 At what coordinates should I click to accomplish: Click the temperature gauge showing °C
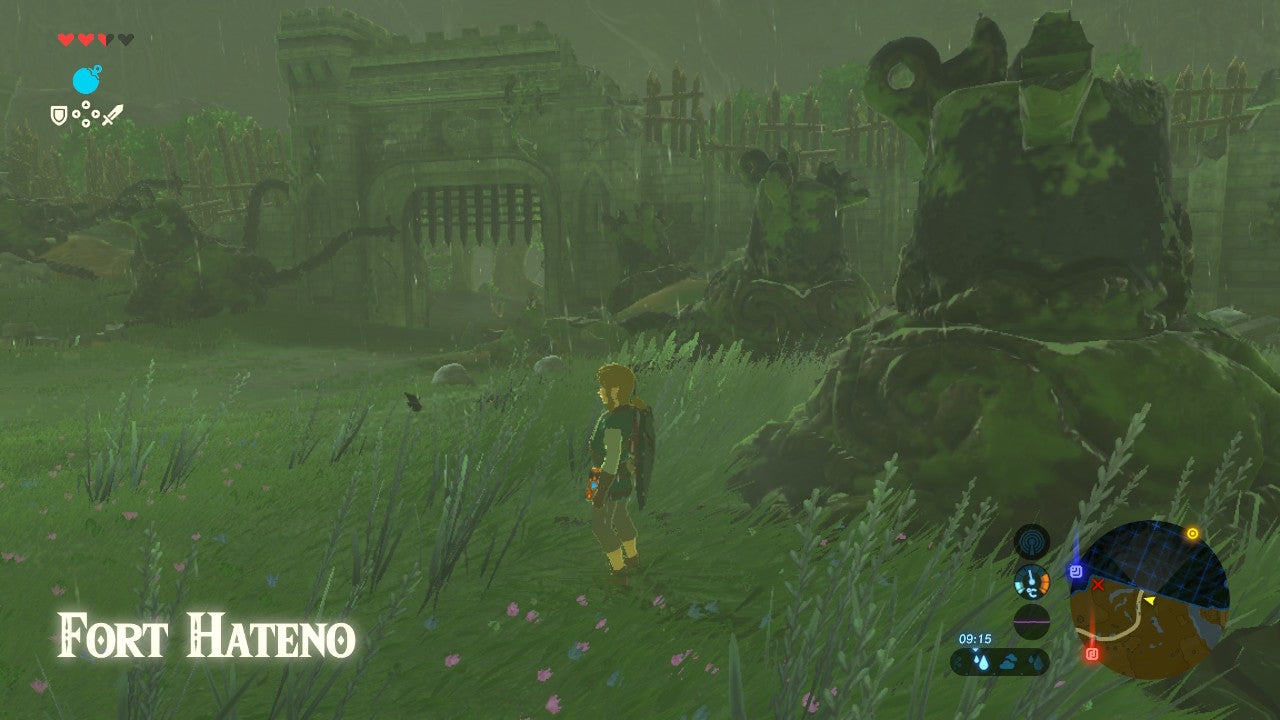(x=1031, y=581)
